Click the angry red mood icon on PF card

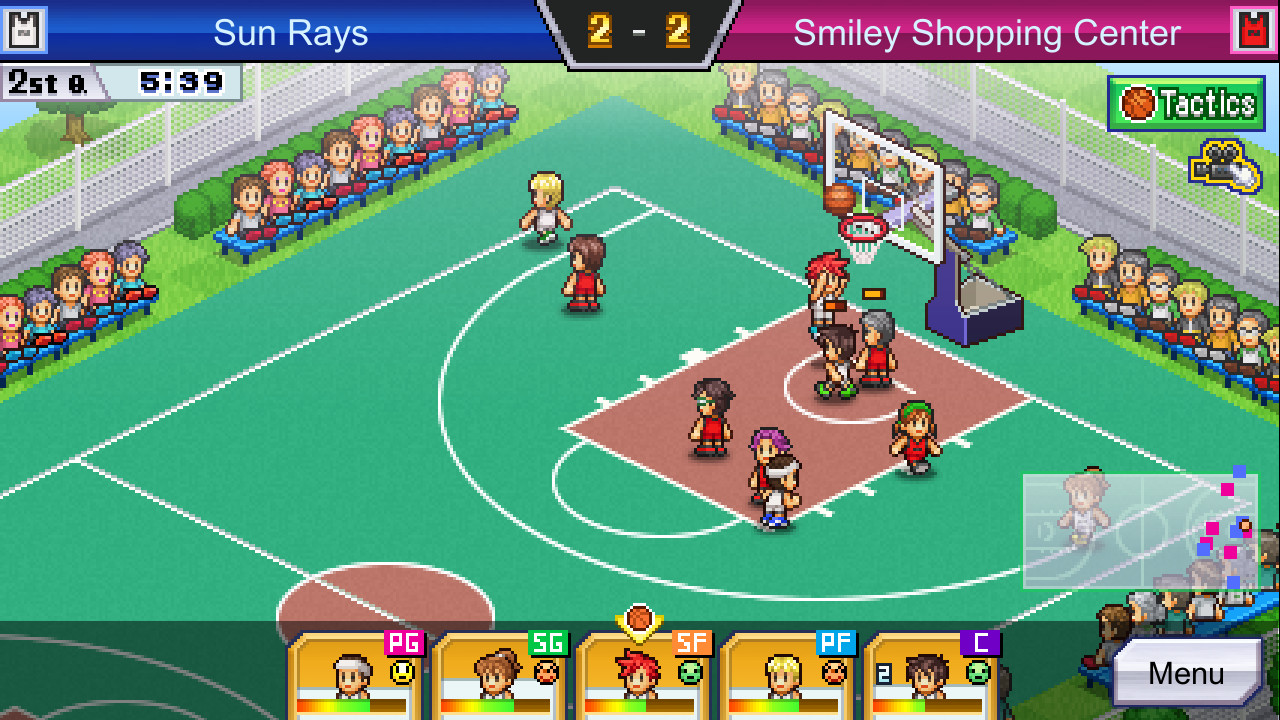coord(836,669)
